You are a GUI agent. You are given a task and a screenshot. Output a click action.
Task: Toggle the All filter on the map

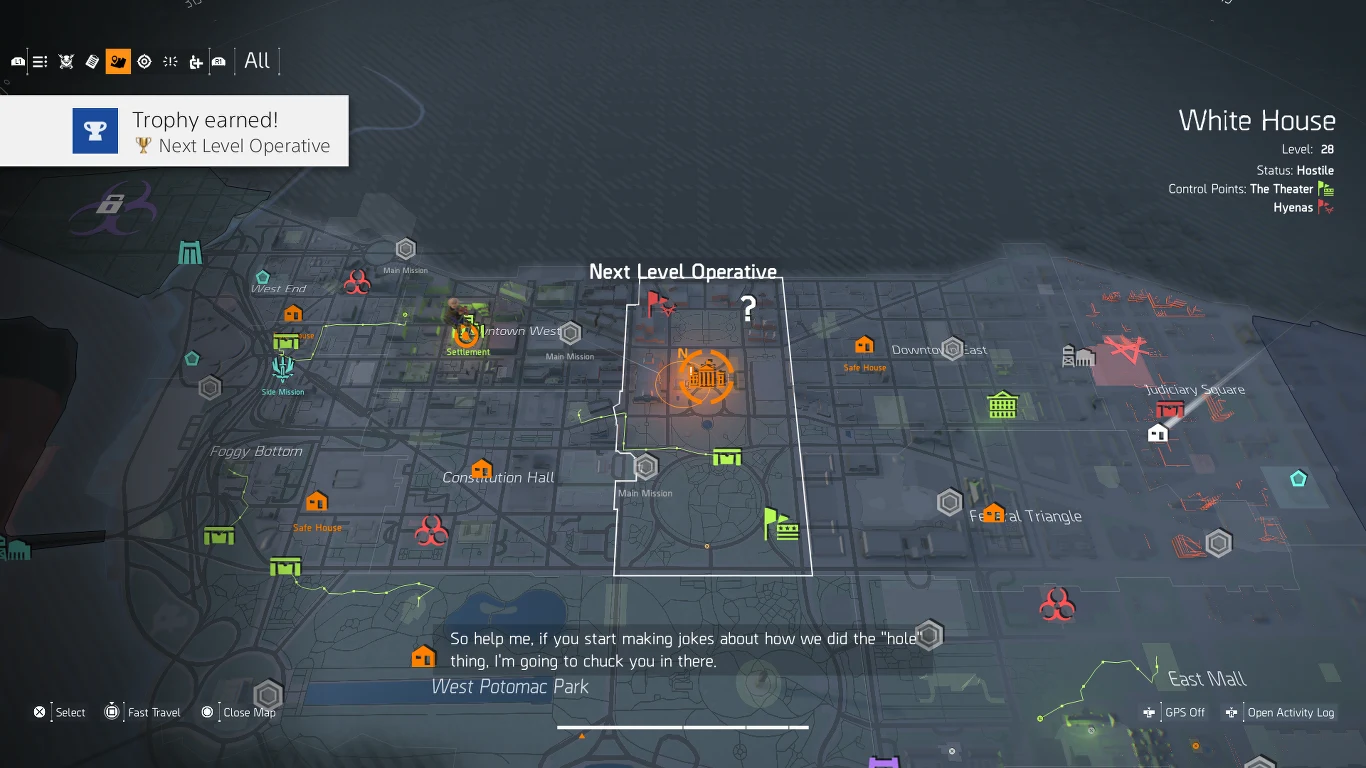pos(256,61)
